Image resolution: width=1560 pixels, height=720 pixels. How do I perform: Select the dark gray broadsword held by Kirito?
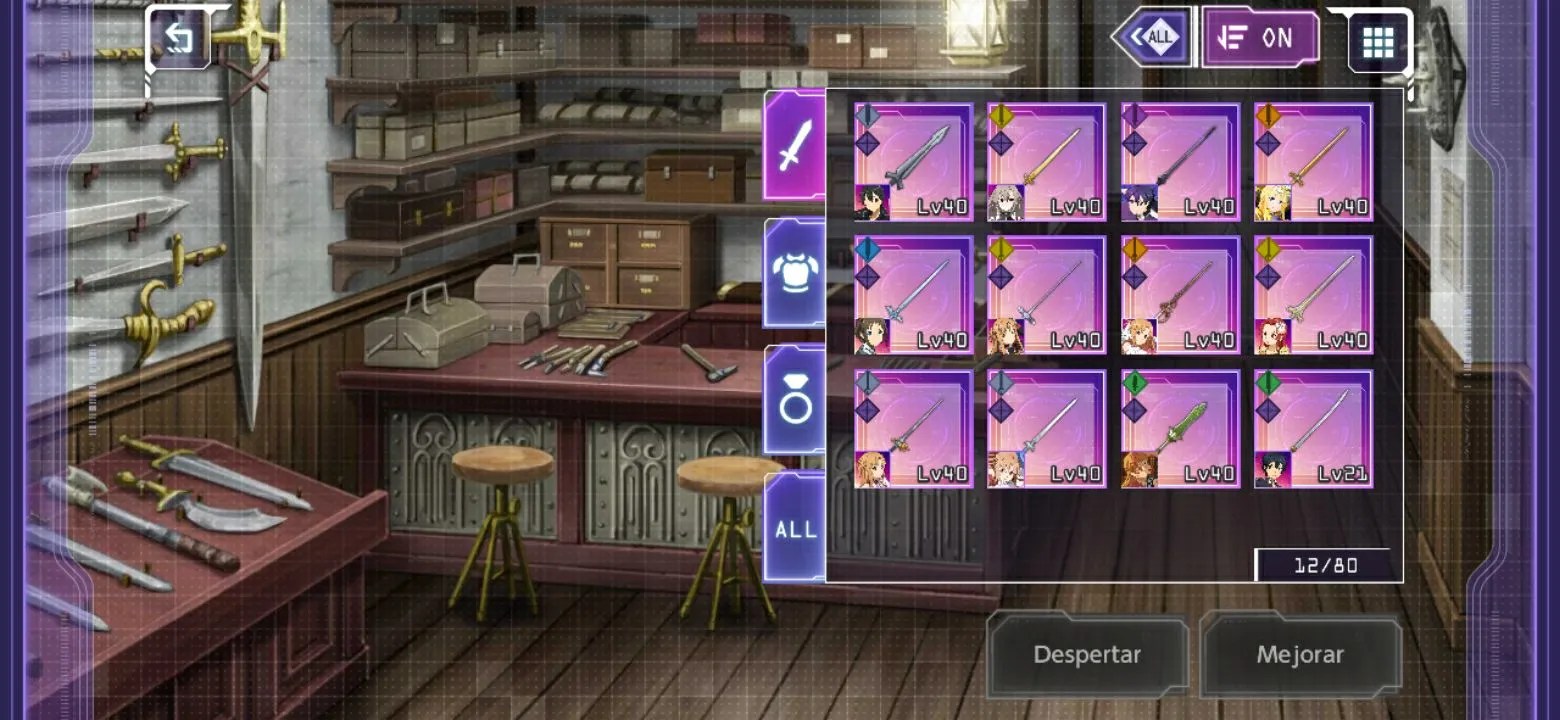pyautogui.click(x=913, y=161)
